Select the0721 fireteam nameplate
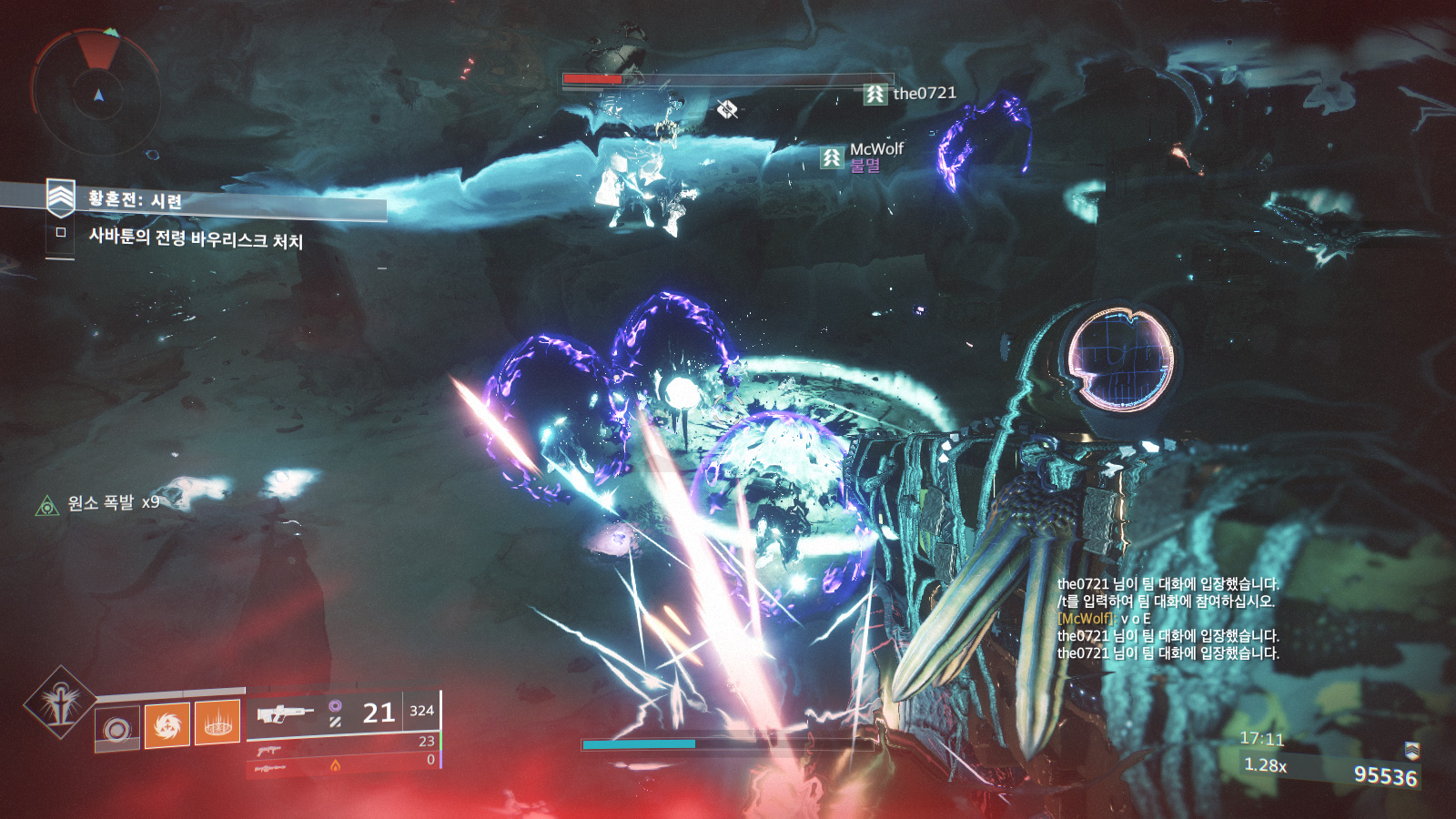Image resolution: width=1456 pixels, height=819 pixels. [910, 94]
